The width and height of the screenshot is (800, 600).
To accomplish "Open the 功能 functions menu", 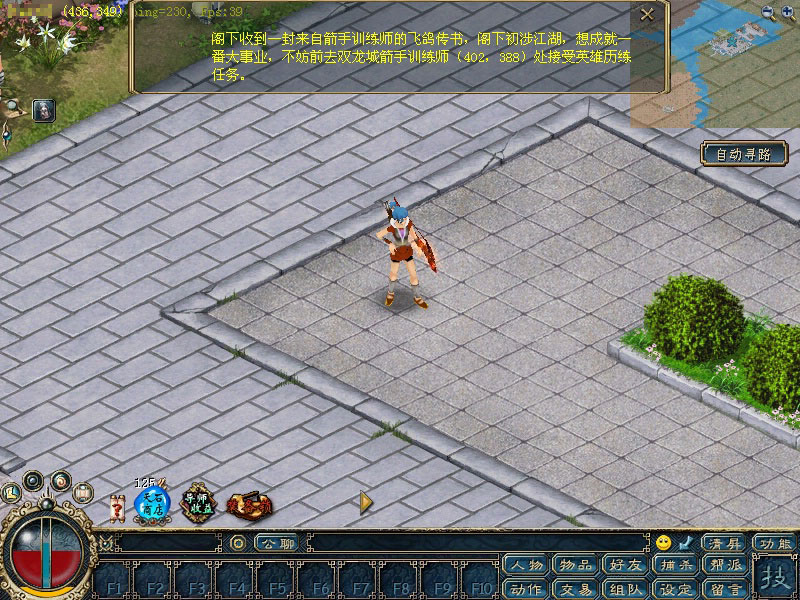I will [x=775, y=543].
